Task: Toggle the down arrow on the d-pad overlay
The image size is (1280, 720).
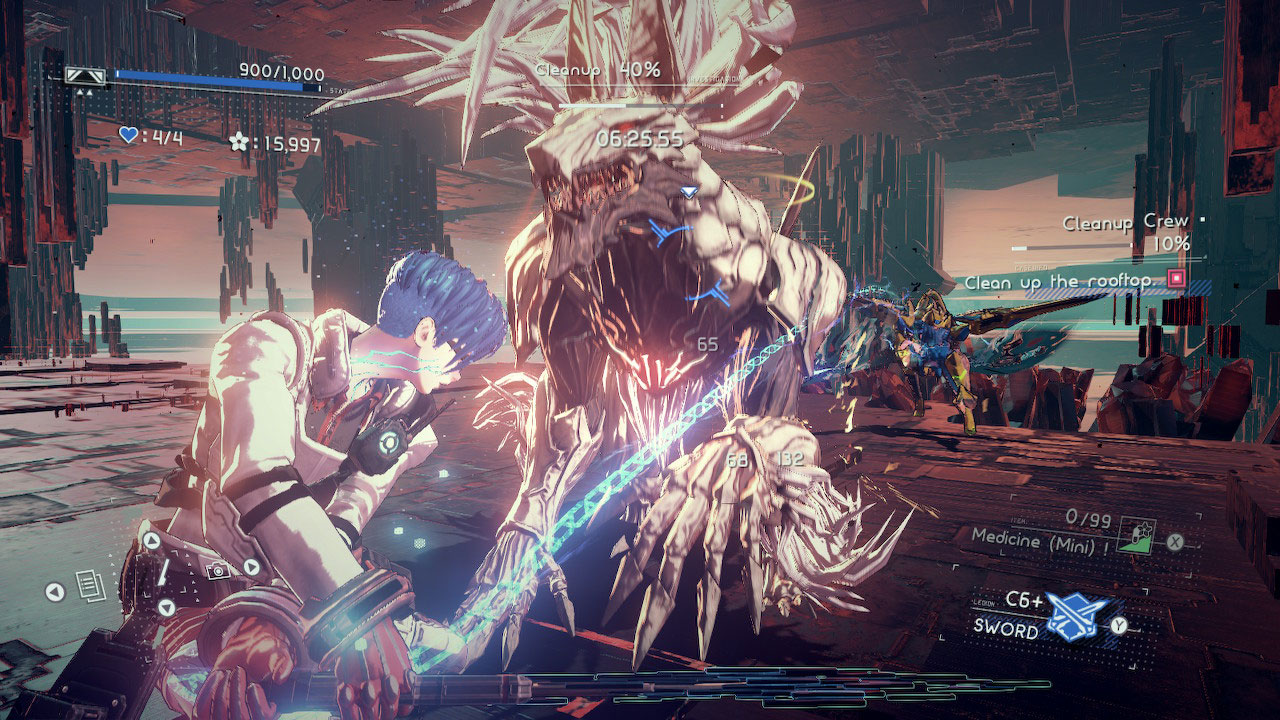Action: 167,606
